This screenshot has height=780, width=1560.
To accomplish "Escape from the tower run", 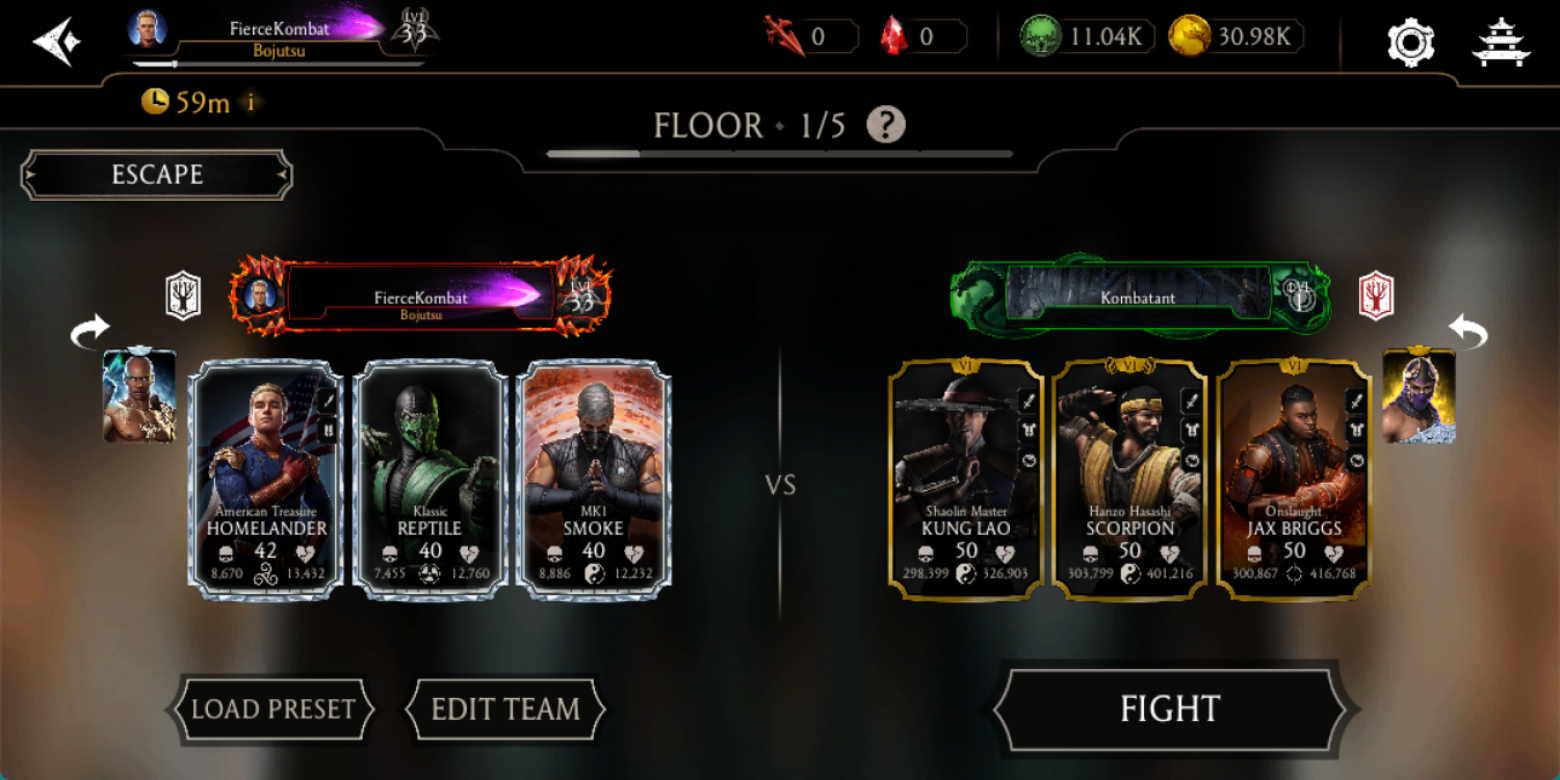I will 157,175.
